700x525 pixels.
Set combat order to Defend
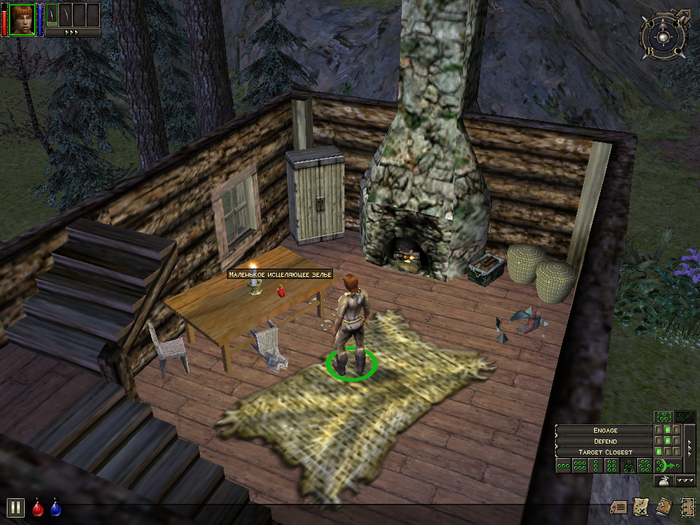(x=605, y=441)
